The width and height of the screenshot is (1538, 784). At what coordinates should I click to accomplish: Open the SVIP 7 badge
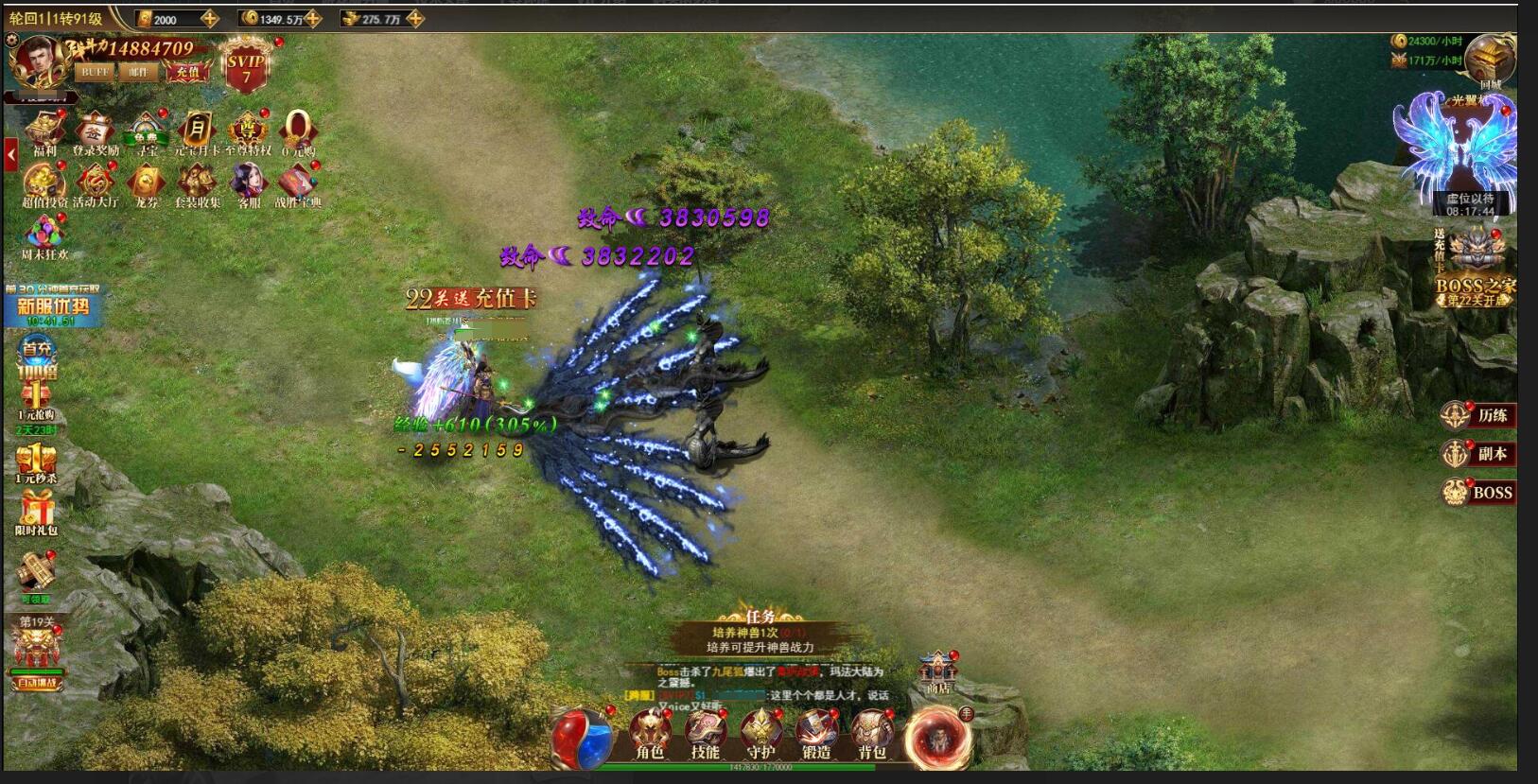[246, 66]
